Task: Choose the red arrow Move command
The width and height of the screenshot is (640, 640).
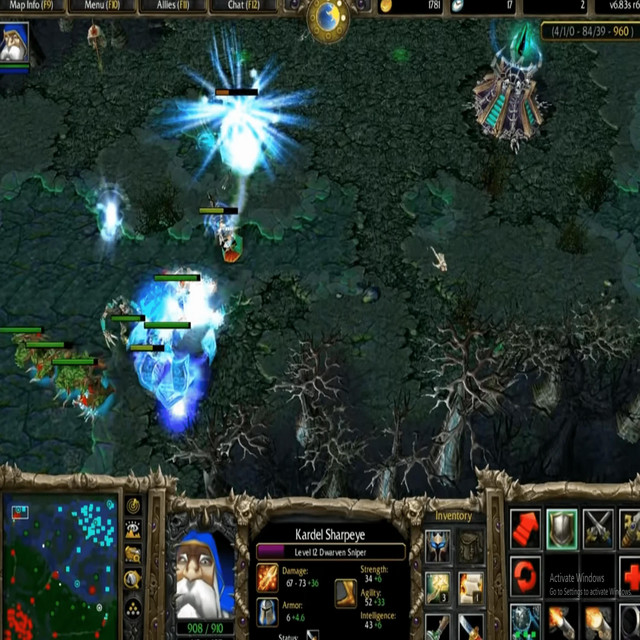Action: (x=525, y=527)
